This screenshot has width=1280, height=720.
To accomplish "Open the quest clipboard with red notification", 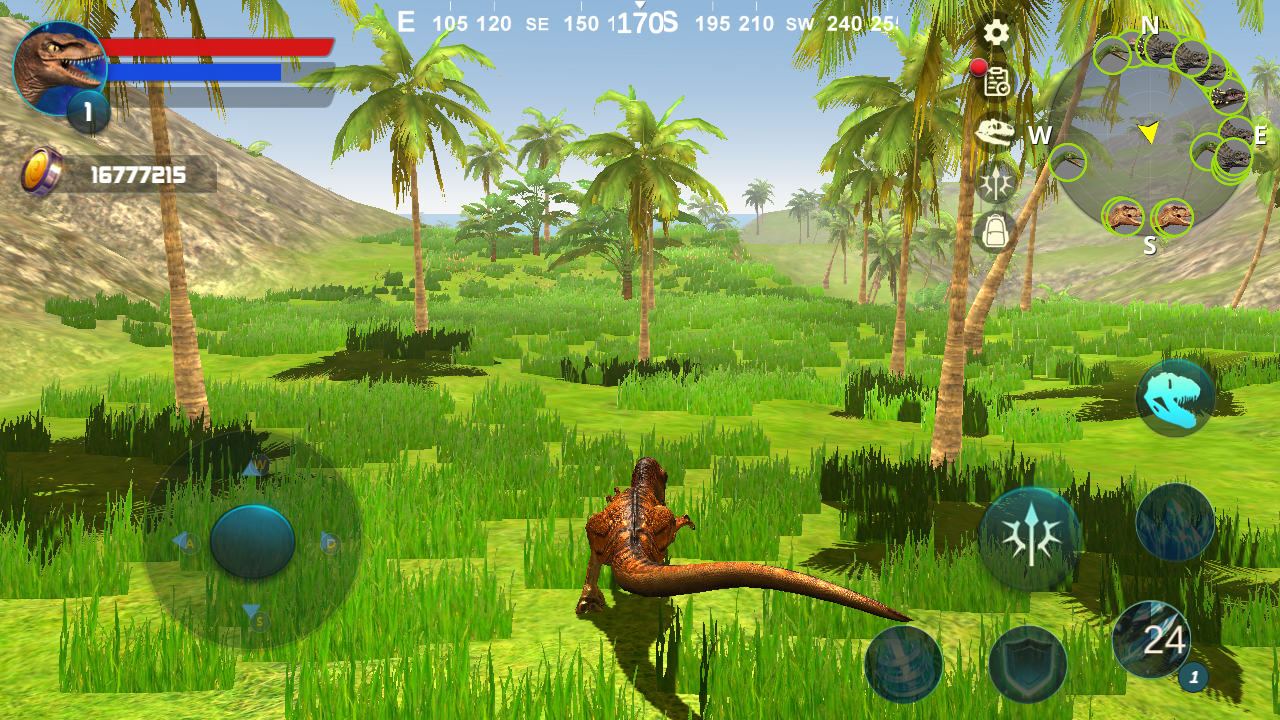I will (996, 82).
